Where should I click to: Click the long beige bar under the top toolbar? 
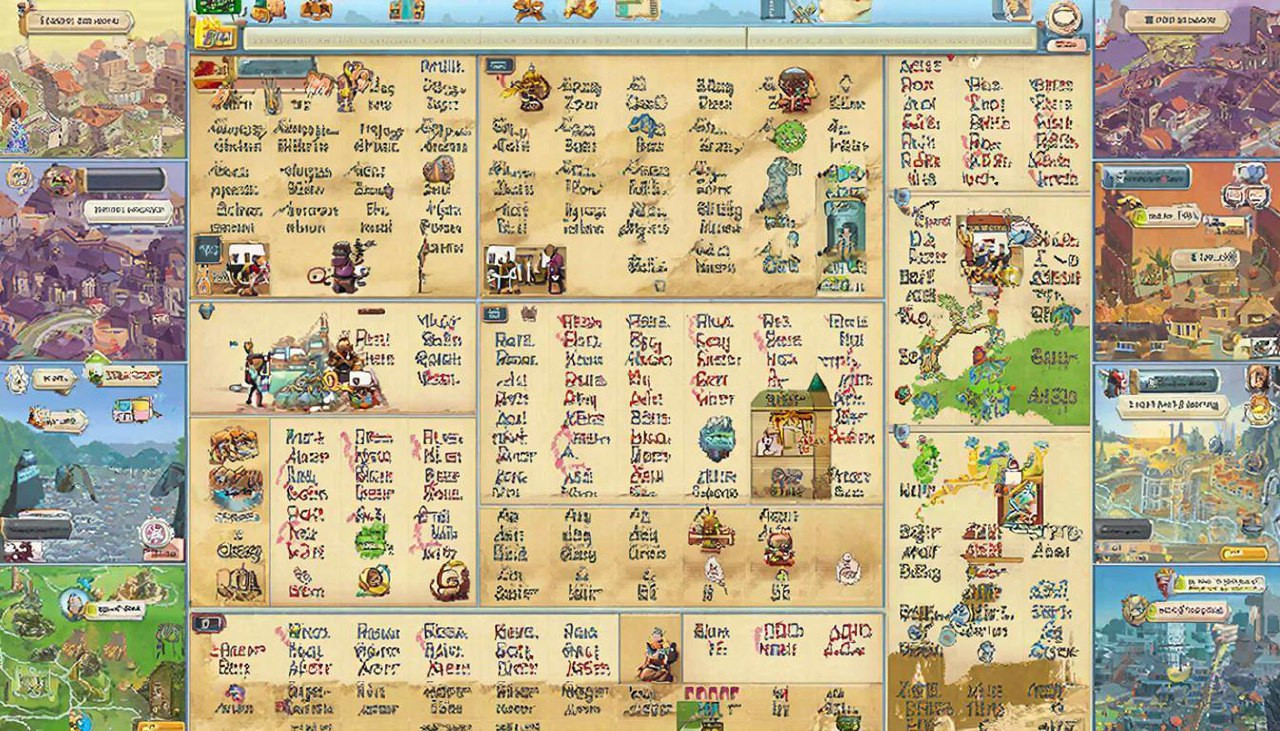pos(640,39)
